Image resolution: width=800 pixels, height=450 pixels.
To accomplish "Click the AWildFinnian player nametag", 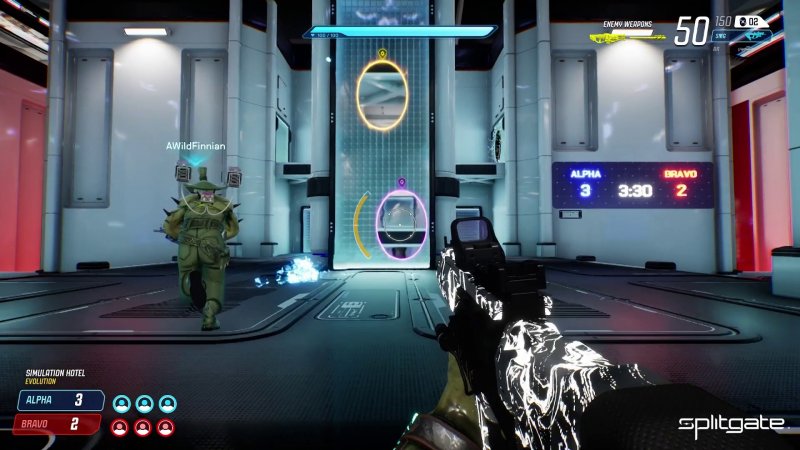I will (195, 146).
